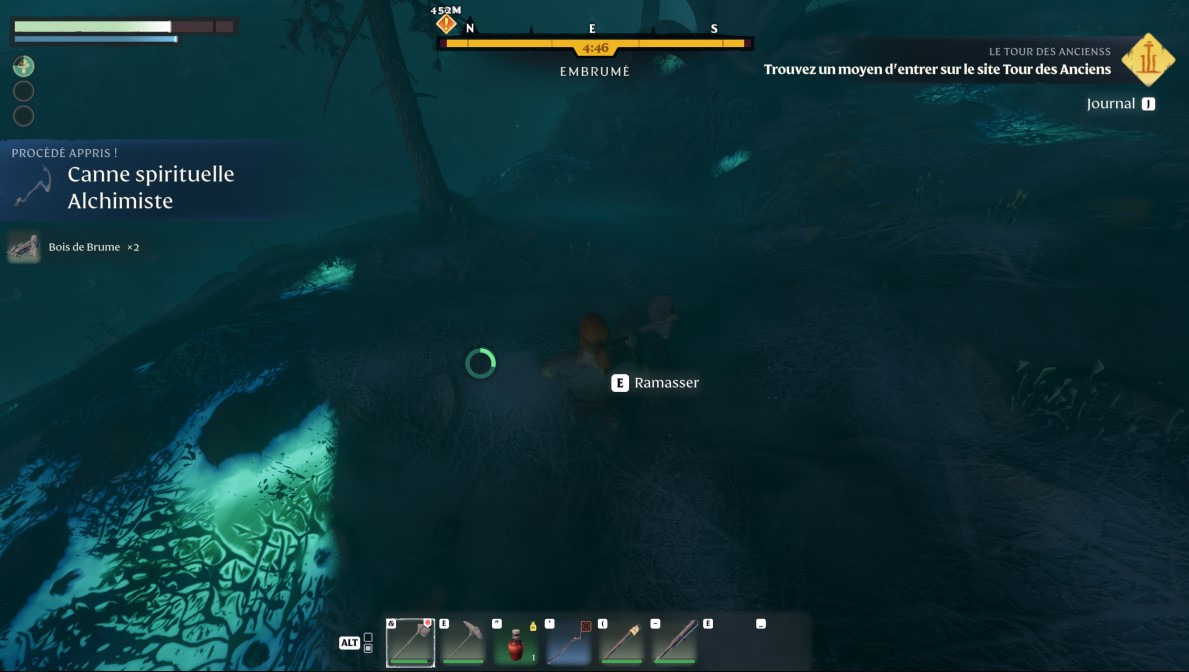Select the yellow tower quest icon
1189x672 pixels.
tap(1148, 60)
